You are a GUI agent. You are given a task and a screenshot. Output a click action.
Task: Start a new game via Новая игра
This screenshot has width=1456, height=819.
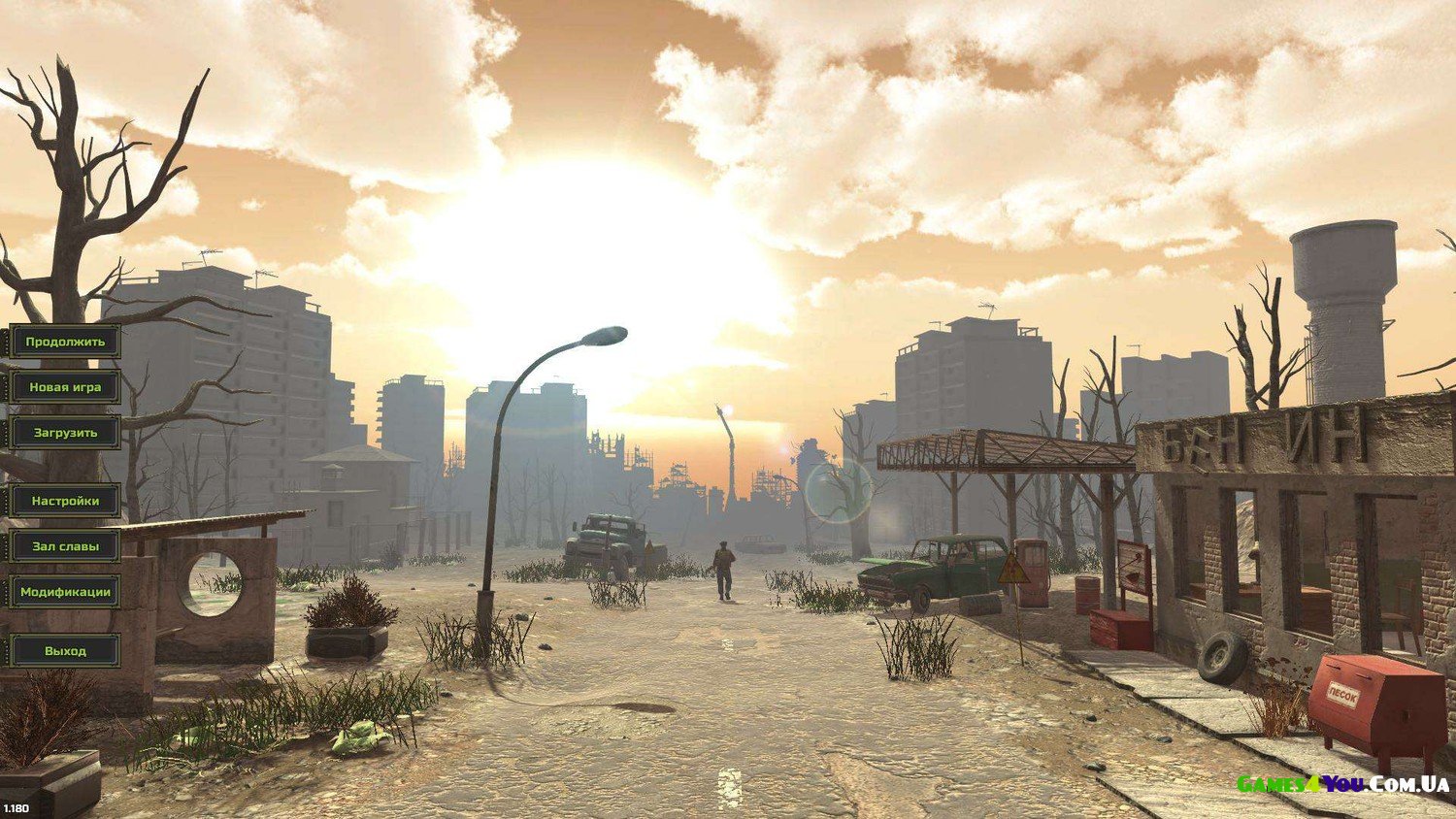pyautogui.click(x=65, y=387)
